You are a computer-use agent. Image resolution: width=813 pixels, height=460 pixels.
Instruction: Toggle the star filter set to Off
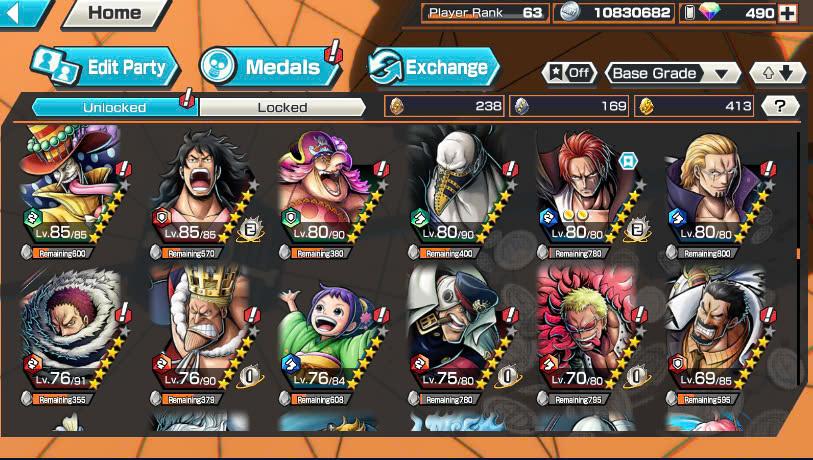[x=568, y=73]
